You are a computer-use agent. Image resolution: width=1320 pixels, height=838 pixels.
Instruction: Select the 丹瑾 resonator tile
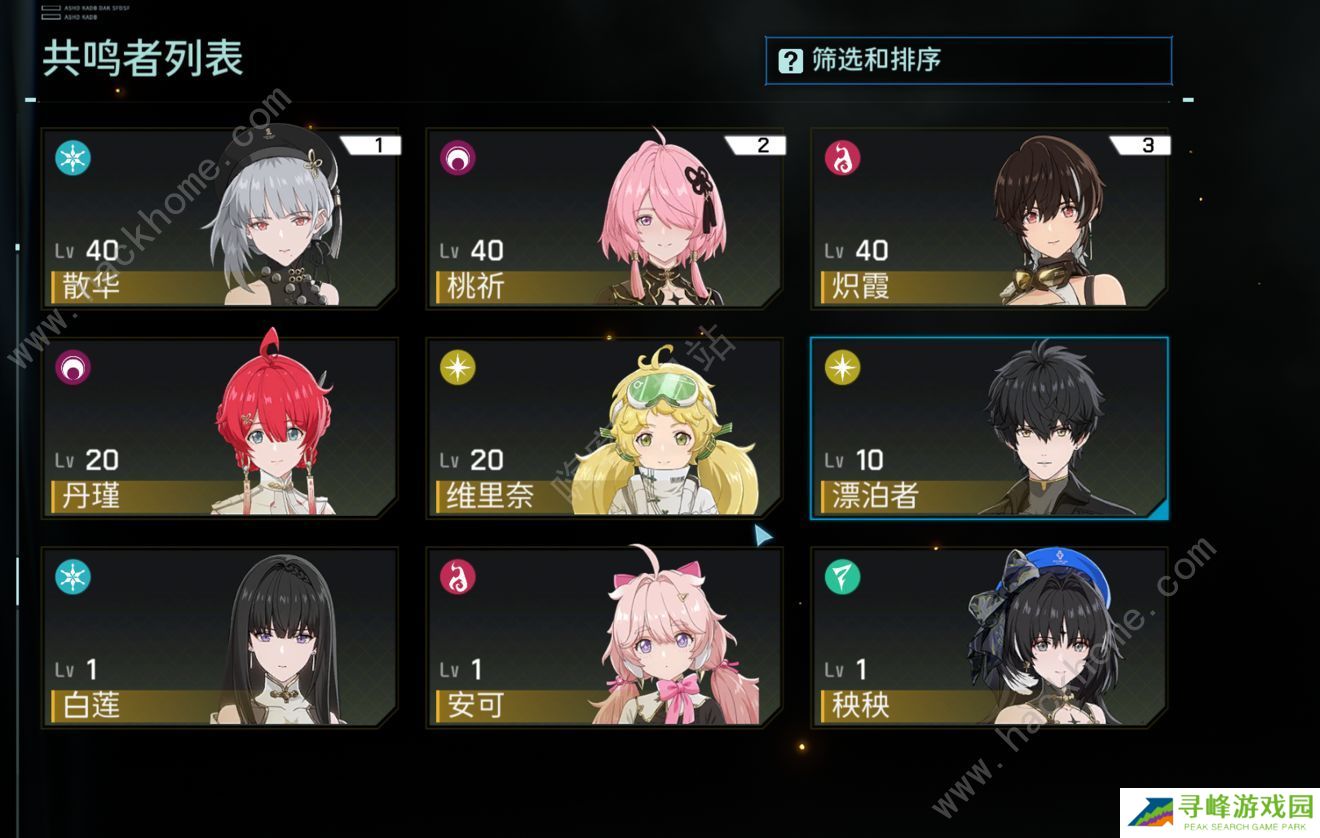pyautogui.click(x=220, y=428)
